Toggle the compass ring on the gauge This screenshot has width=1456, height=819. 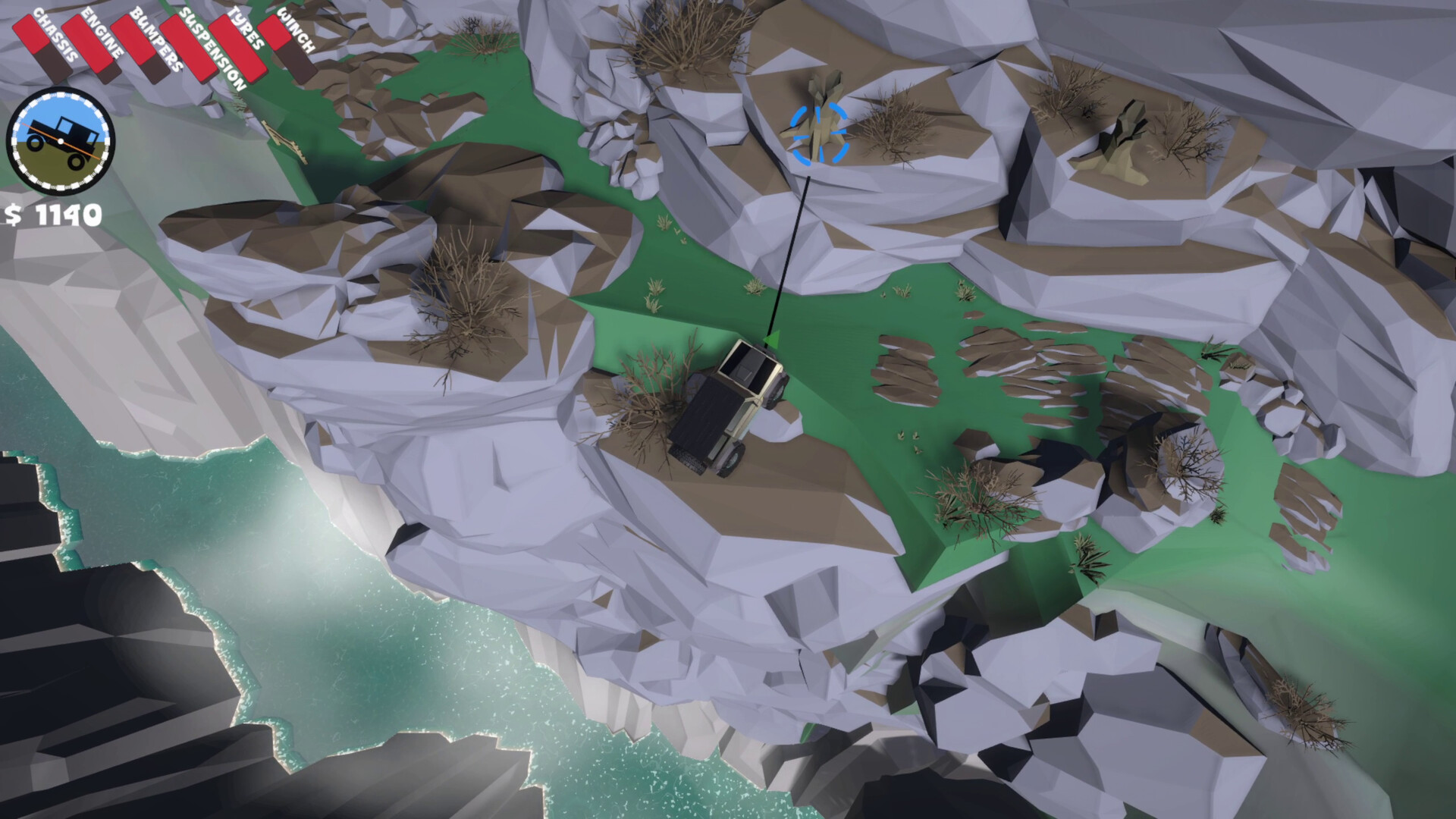coord(59,96)
